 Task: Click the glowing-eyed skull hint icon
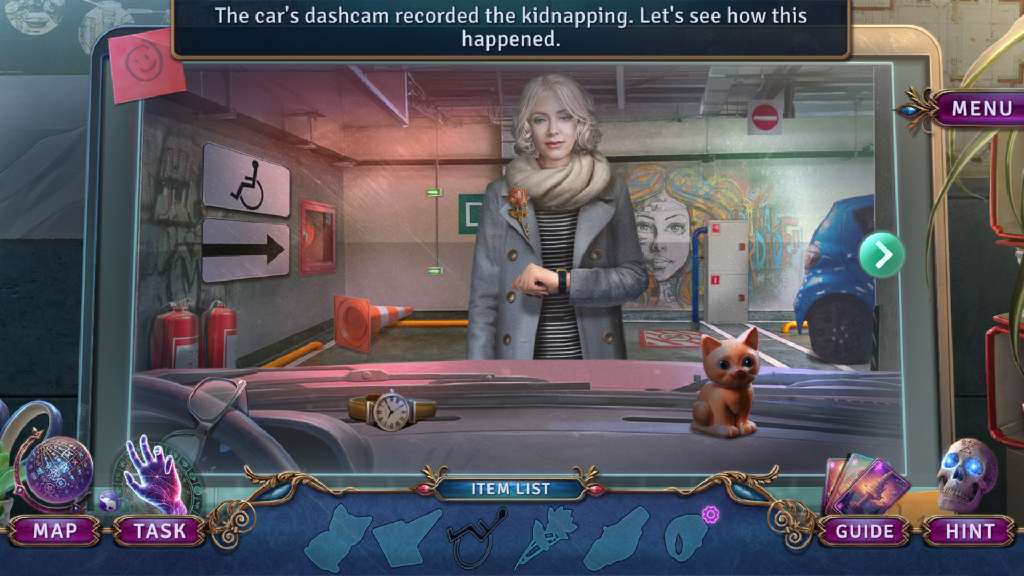click(967, 475)
